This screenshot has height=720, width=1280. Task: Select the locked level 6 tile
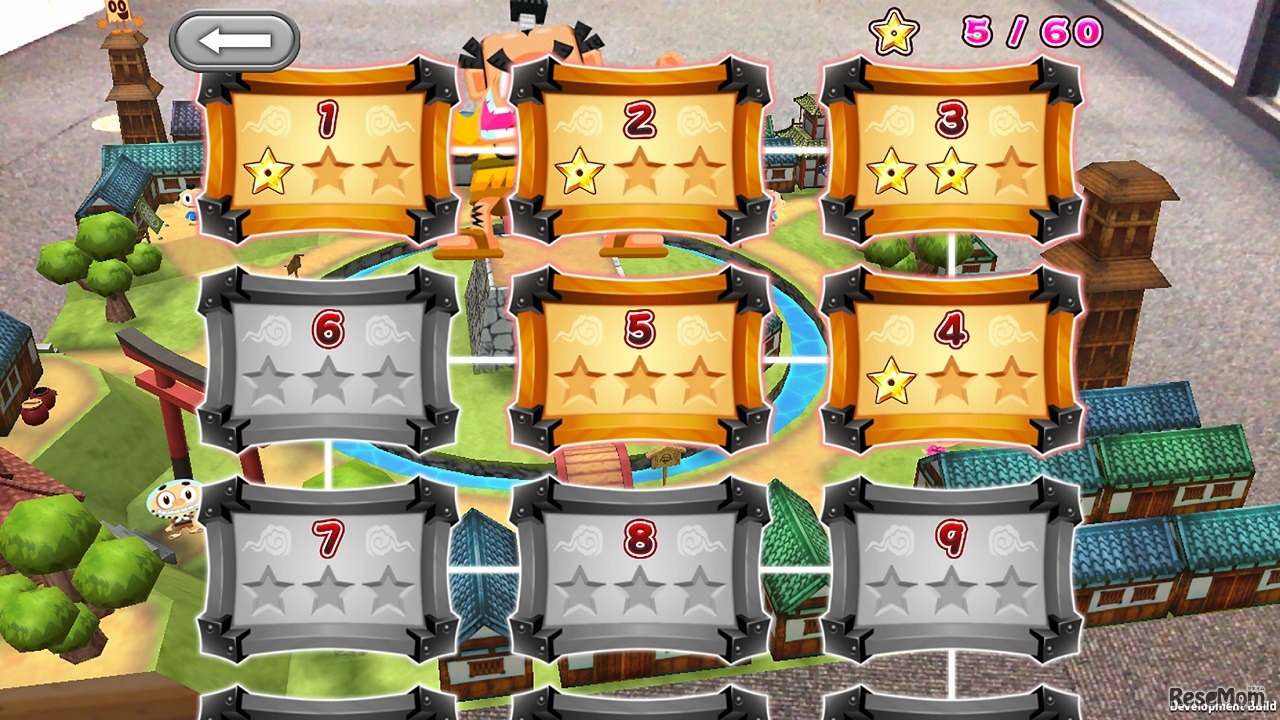click(x=328, y=360)
